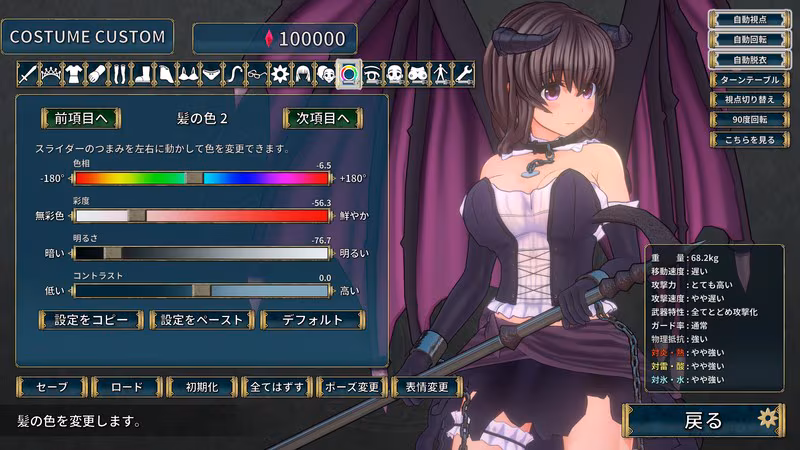
Task: Click the red saturation slider bar
Action: point(202,215)
